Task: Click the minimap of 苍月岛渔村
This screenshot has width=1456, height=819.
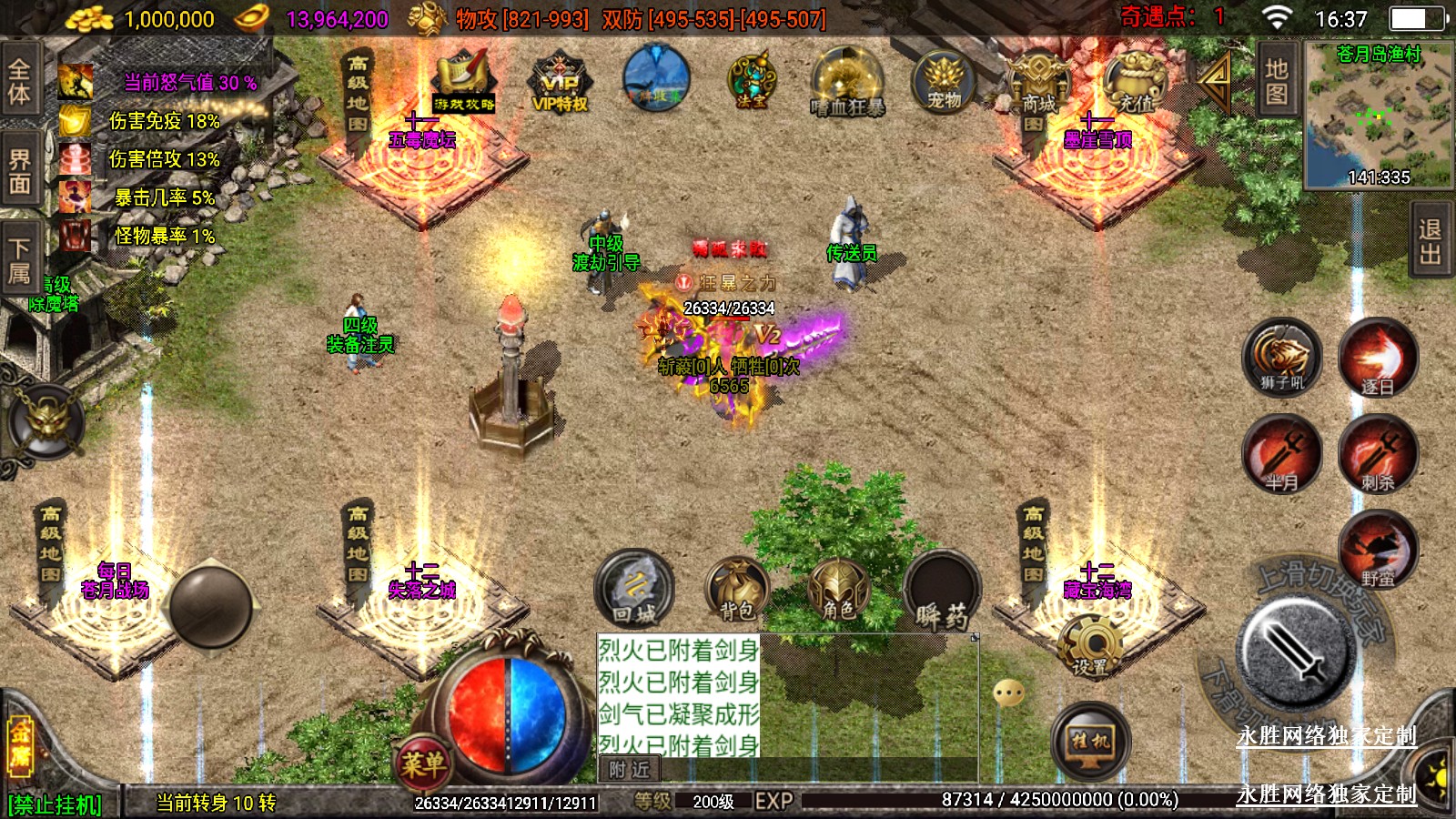Action: click(x=1378, y=115)
